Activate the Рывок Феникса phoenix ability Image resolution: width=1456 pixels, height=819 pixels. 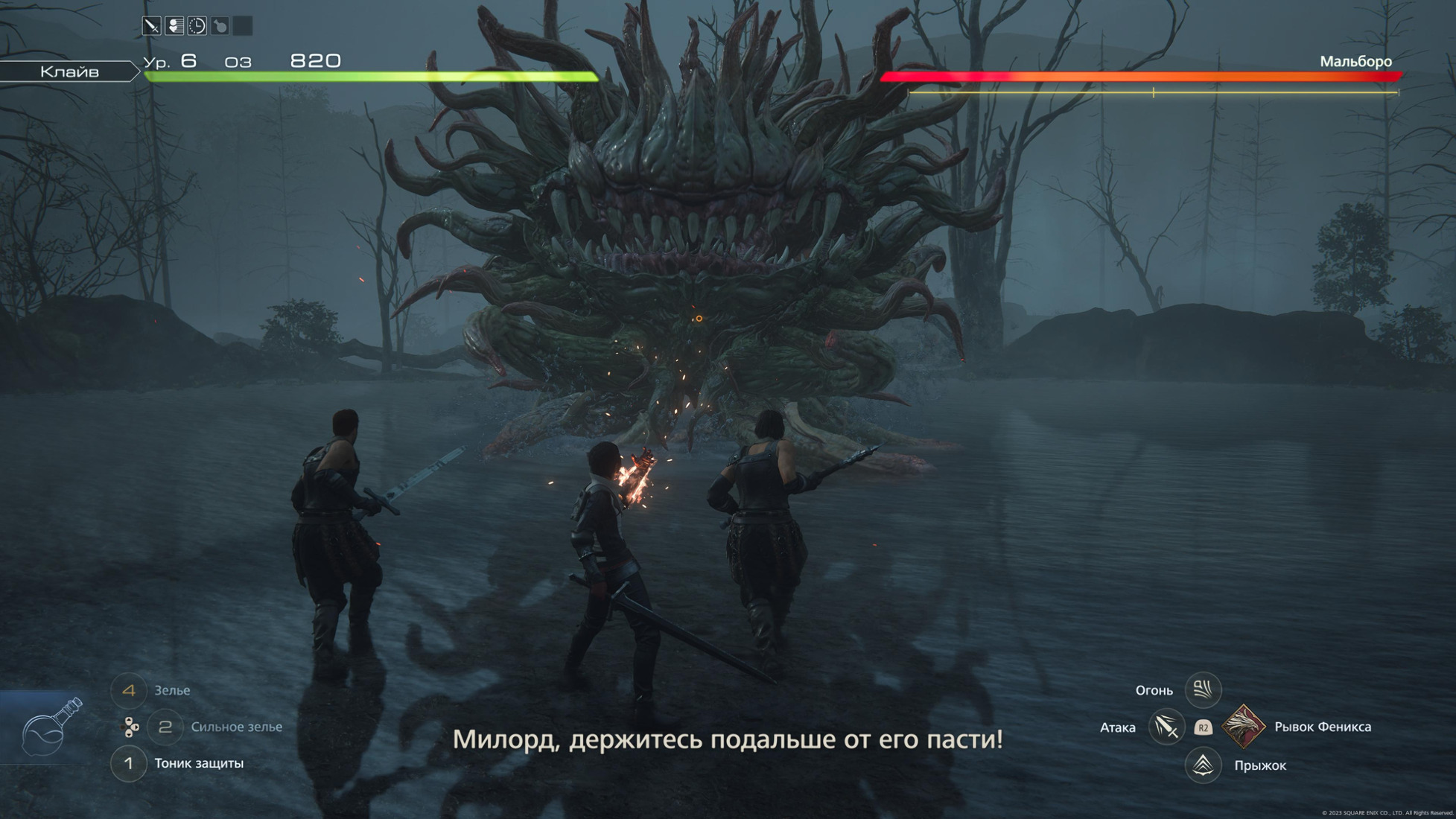[1243, 727]
